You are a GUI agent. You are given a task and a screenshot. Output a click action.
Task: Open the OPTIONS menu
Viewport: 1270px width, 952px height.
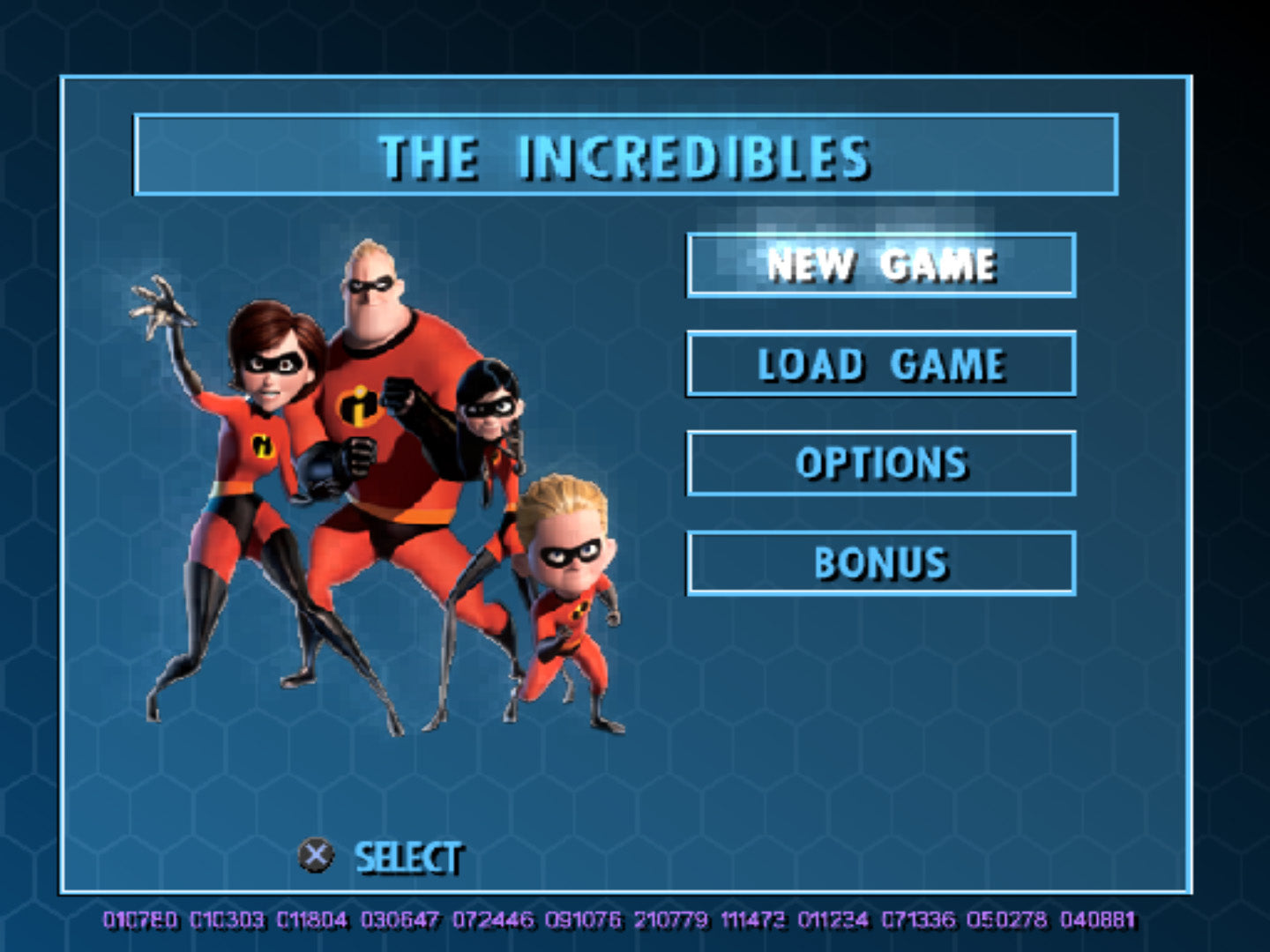coord(882,463)
